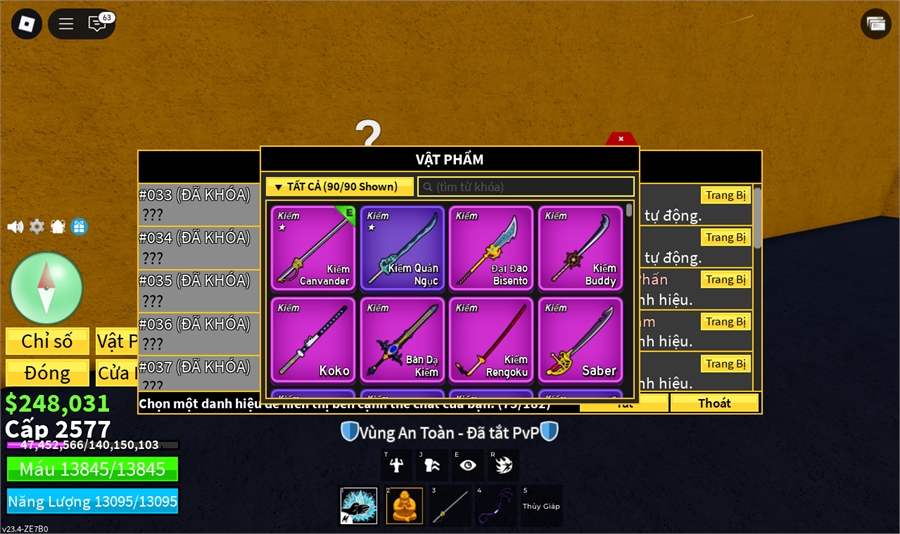This screenshot has width=900, height=534.
Task: Select the Kiếm Canvander sword
Action: [x=312, y=248]
